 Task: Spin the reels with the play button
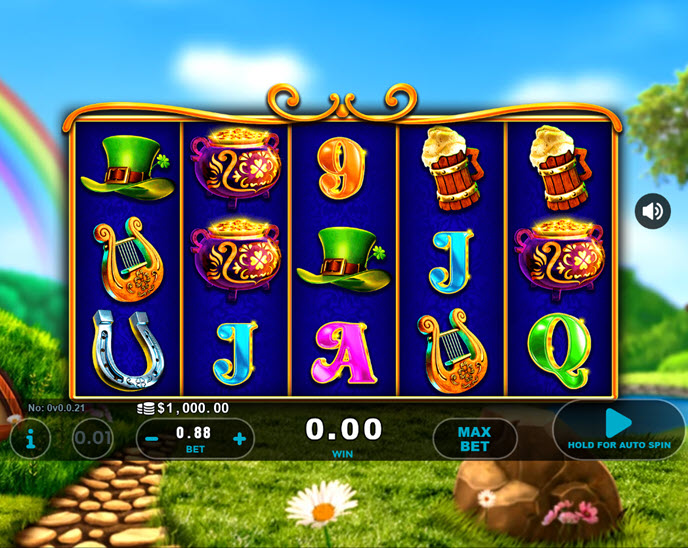(x=619, y=428)
